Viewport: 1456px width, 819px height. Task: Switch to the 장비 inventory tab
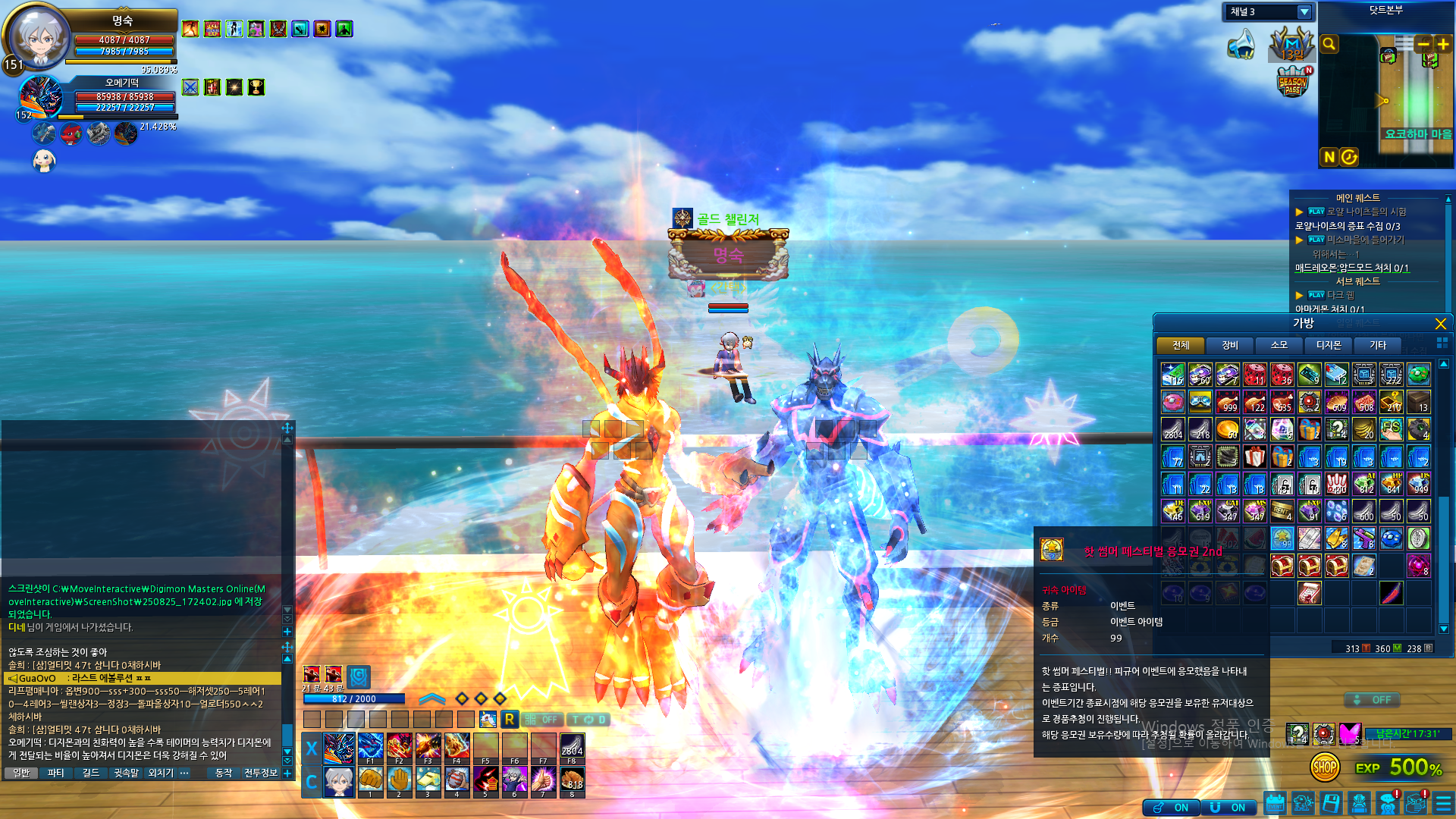[1229, 345]
